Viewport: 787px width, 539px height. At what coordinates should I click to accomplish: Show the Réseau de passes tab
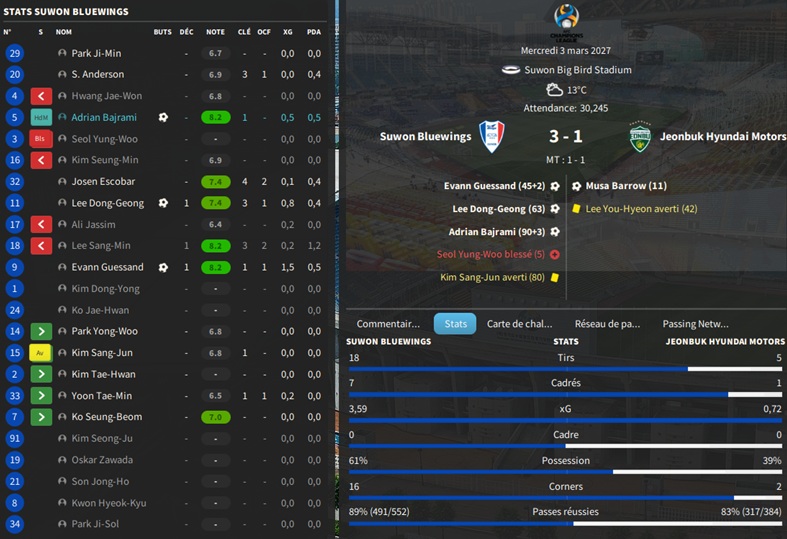pos(607,324)
